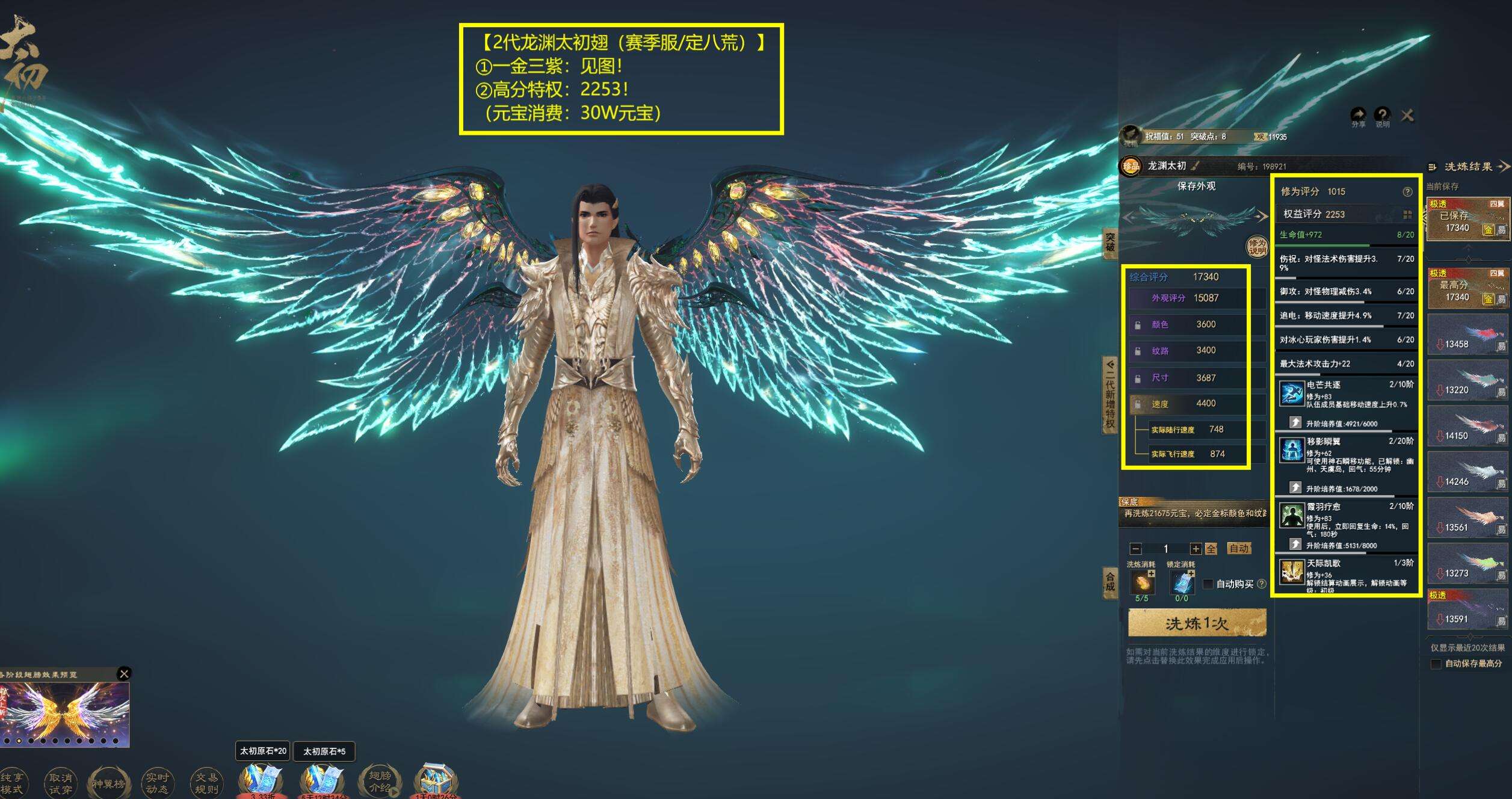Screen dimensions: 1512x799
Task: Click the 修为说明 round badge button
Action: pos(1257,247)
